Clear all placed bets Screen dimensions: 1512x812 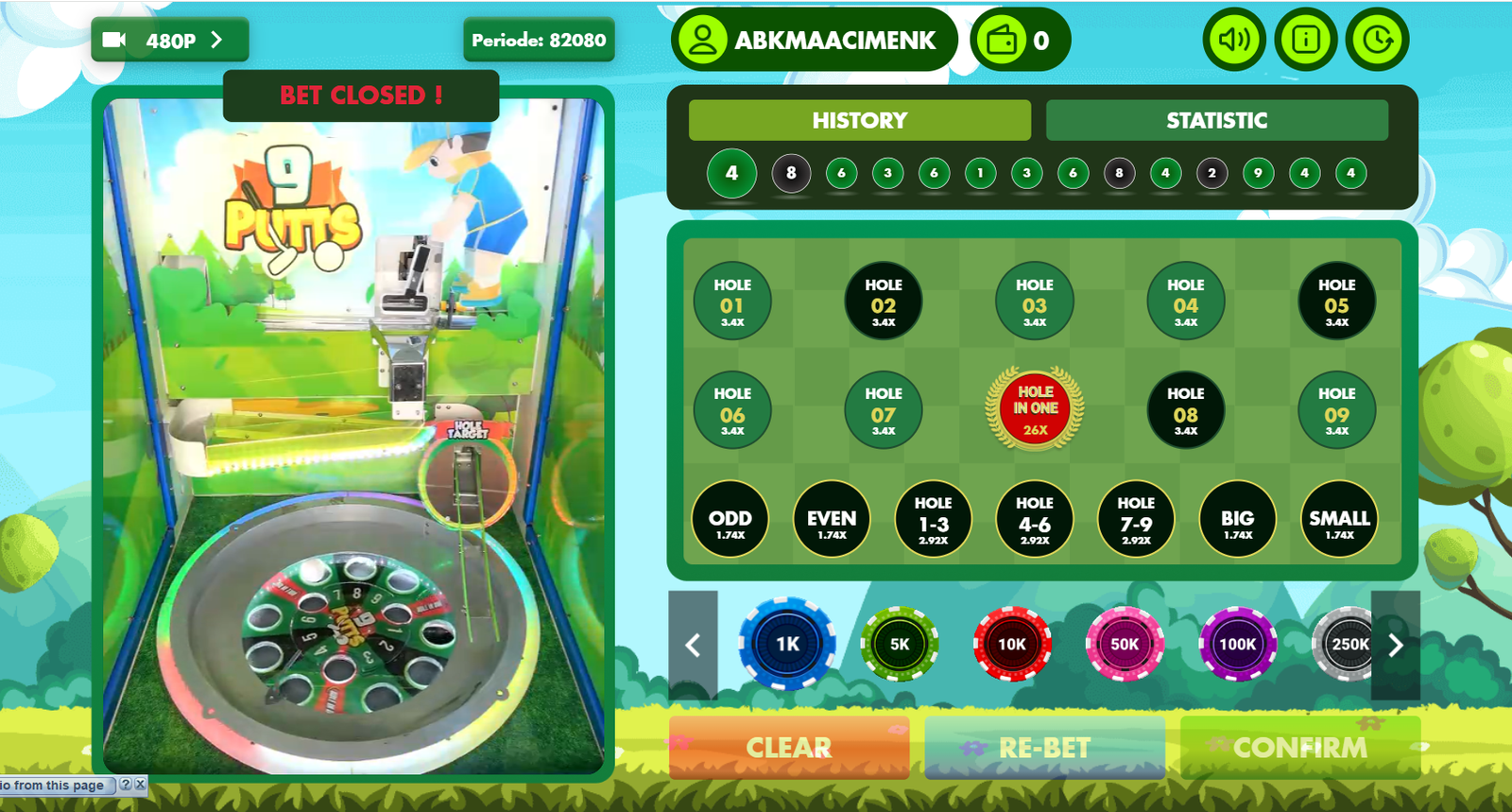[789, 748]
